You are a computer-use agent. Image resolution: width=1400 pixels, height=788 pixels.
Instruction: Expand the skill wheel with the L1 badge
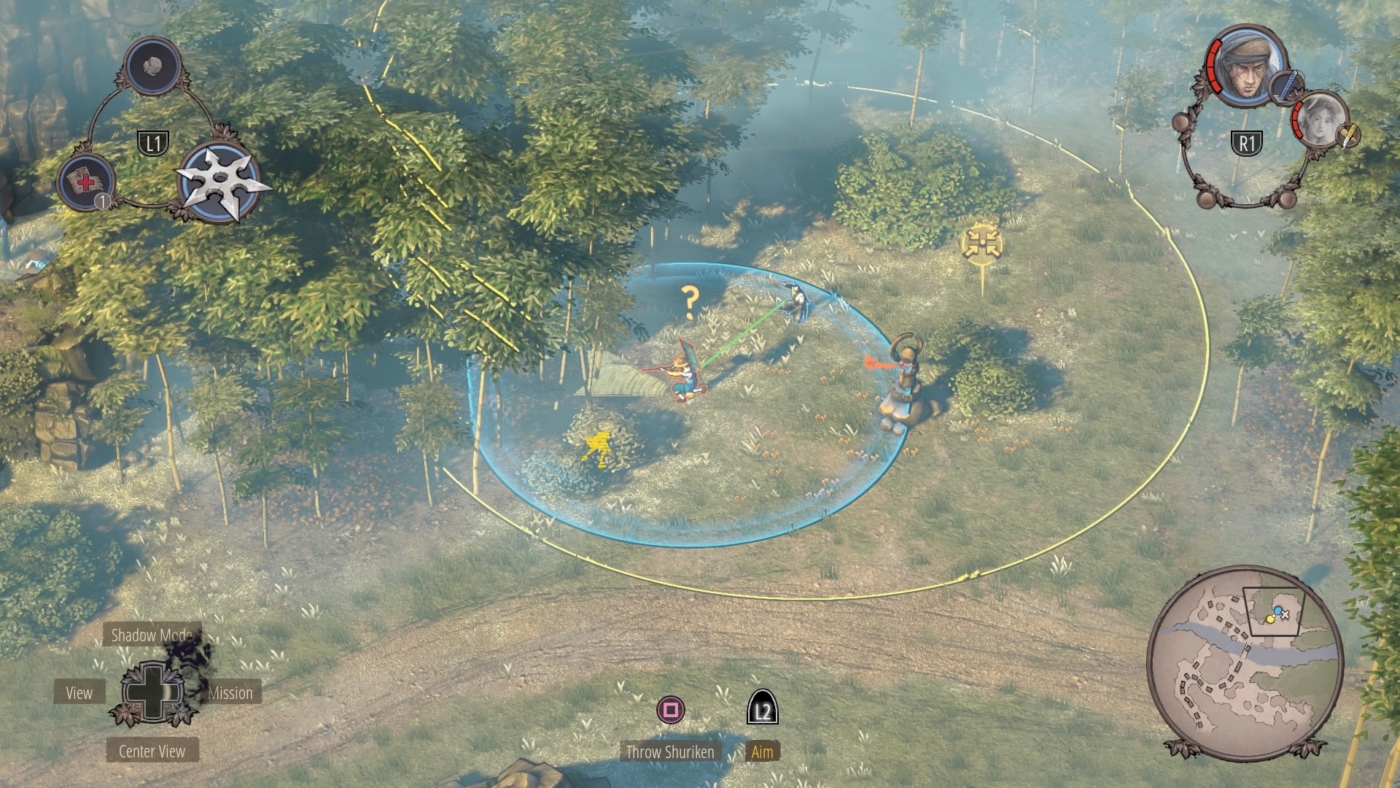pos(152,139)
